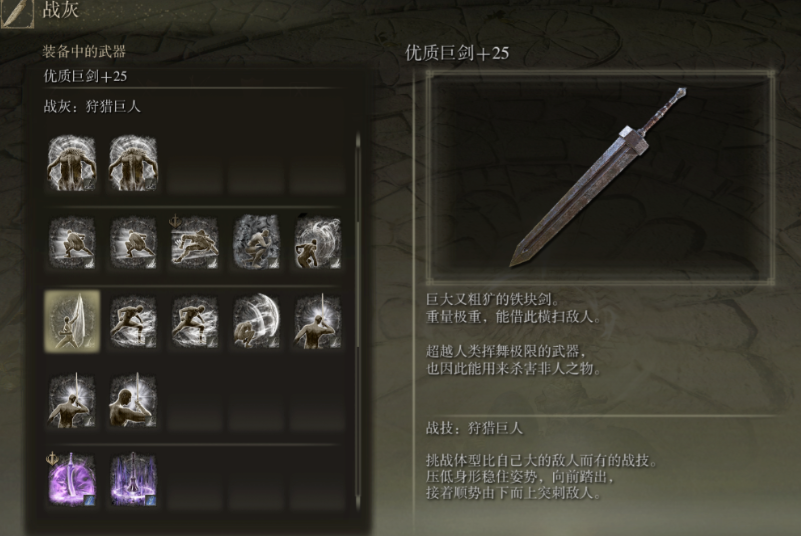
Task: Select the highlighted Giant Hunt ash of war
Action: (72, 322)
